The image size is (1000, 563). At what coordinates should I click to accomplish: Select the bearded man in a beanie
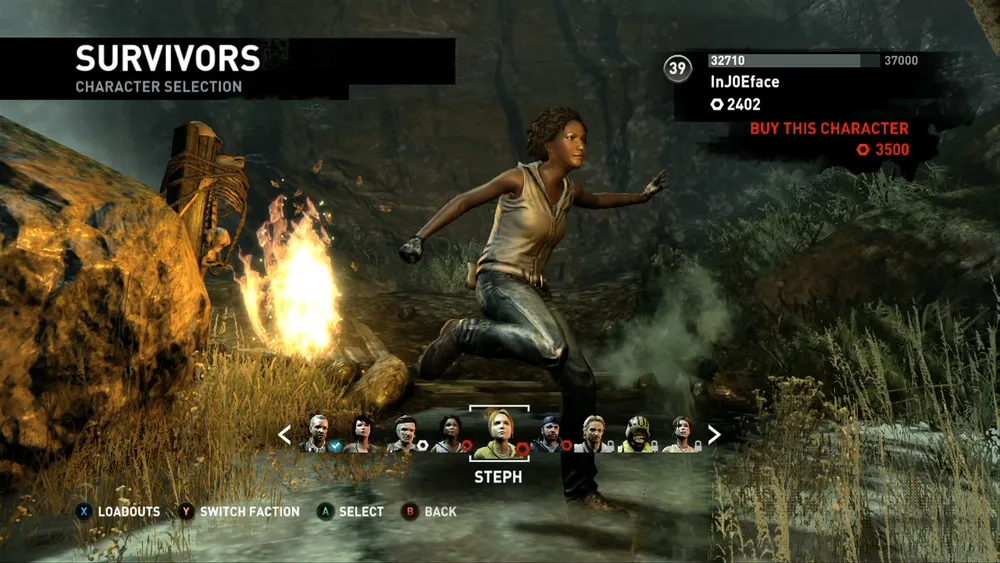547,434
